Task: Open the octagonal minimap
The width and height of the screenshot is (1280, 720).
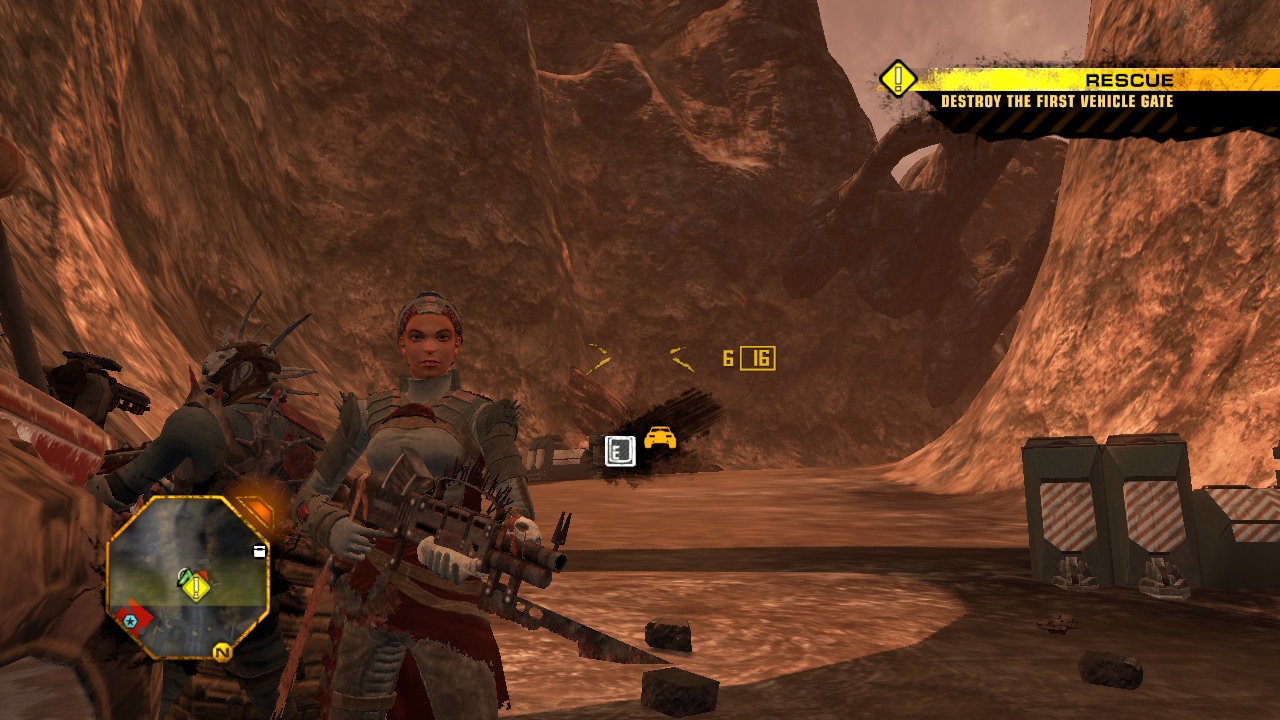Action: (x=188, y=577)
